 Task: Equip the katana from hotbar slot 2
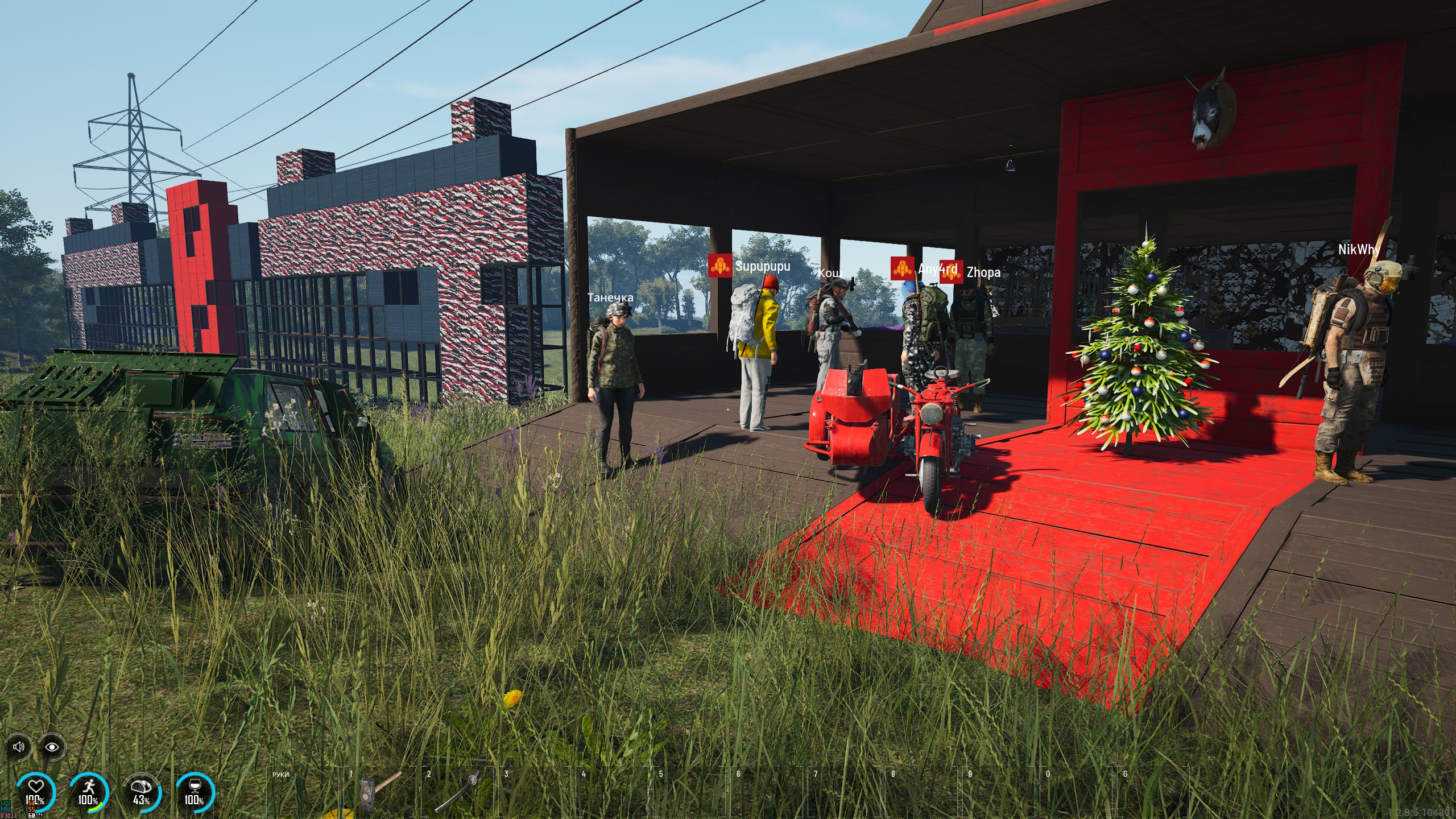click(x=458, y=791)
